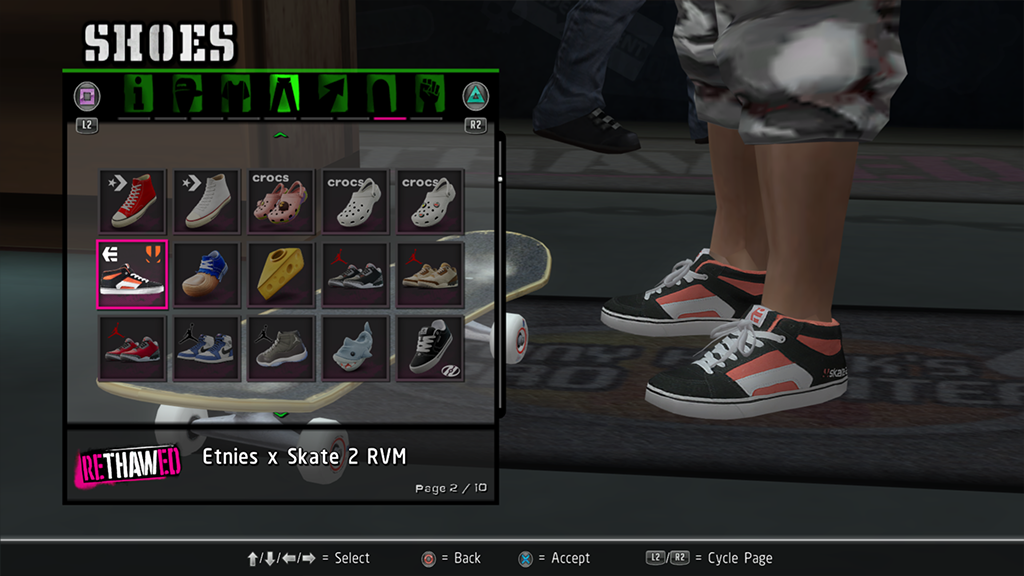Viewport: 1024px width, 576px height.
Task: Open the pants category tab
Action: (x=282, y=96)
